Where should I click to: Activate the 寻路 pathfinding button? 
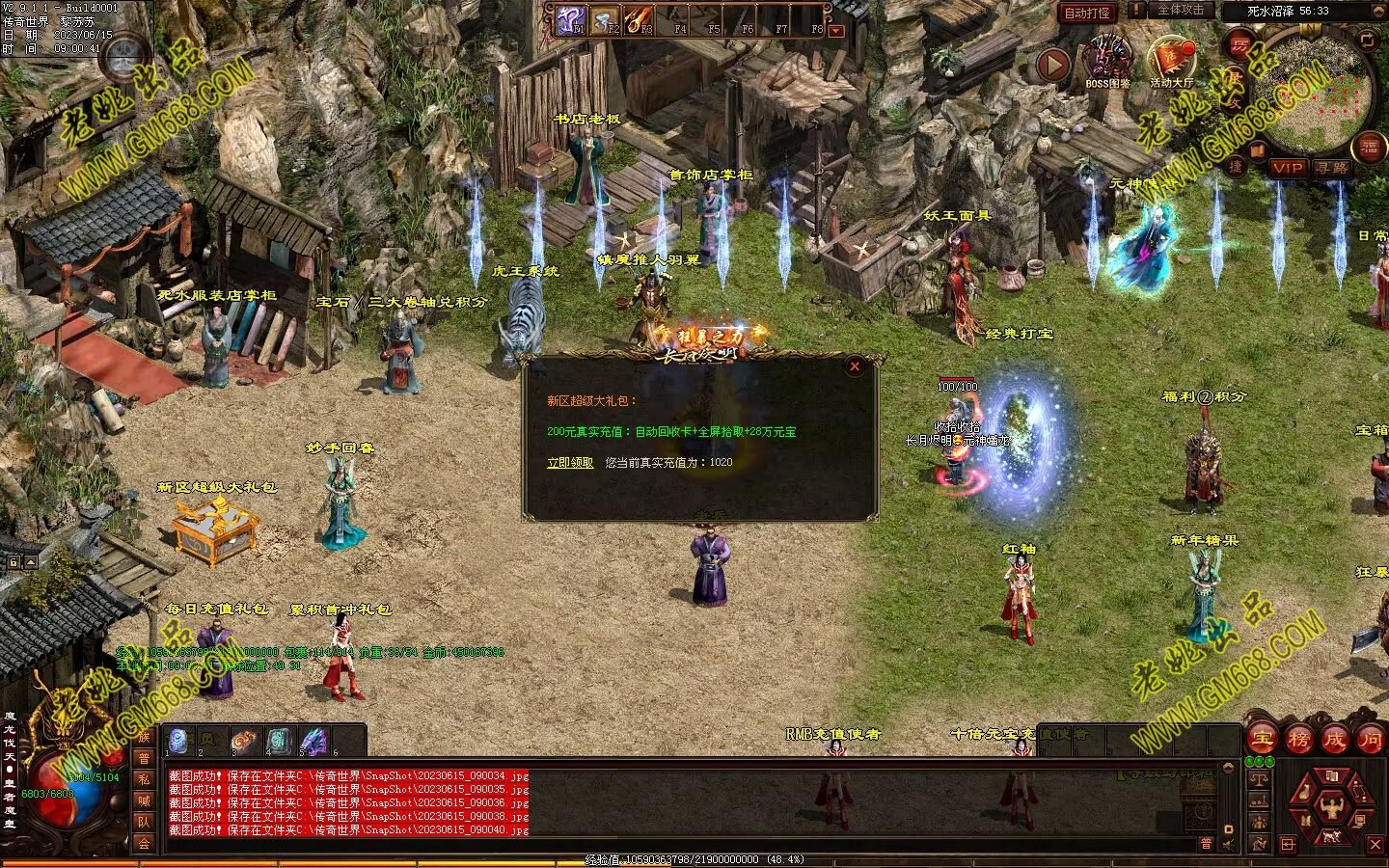(x=1332, y=168)
